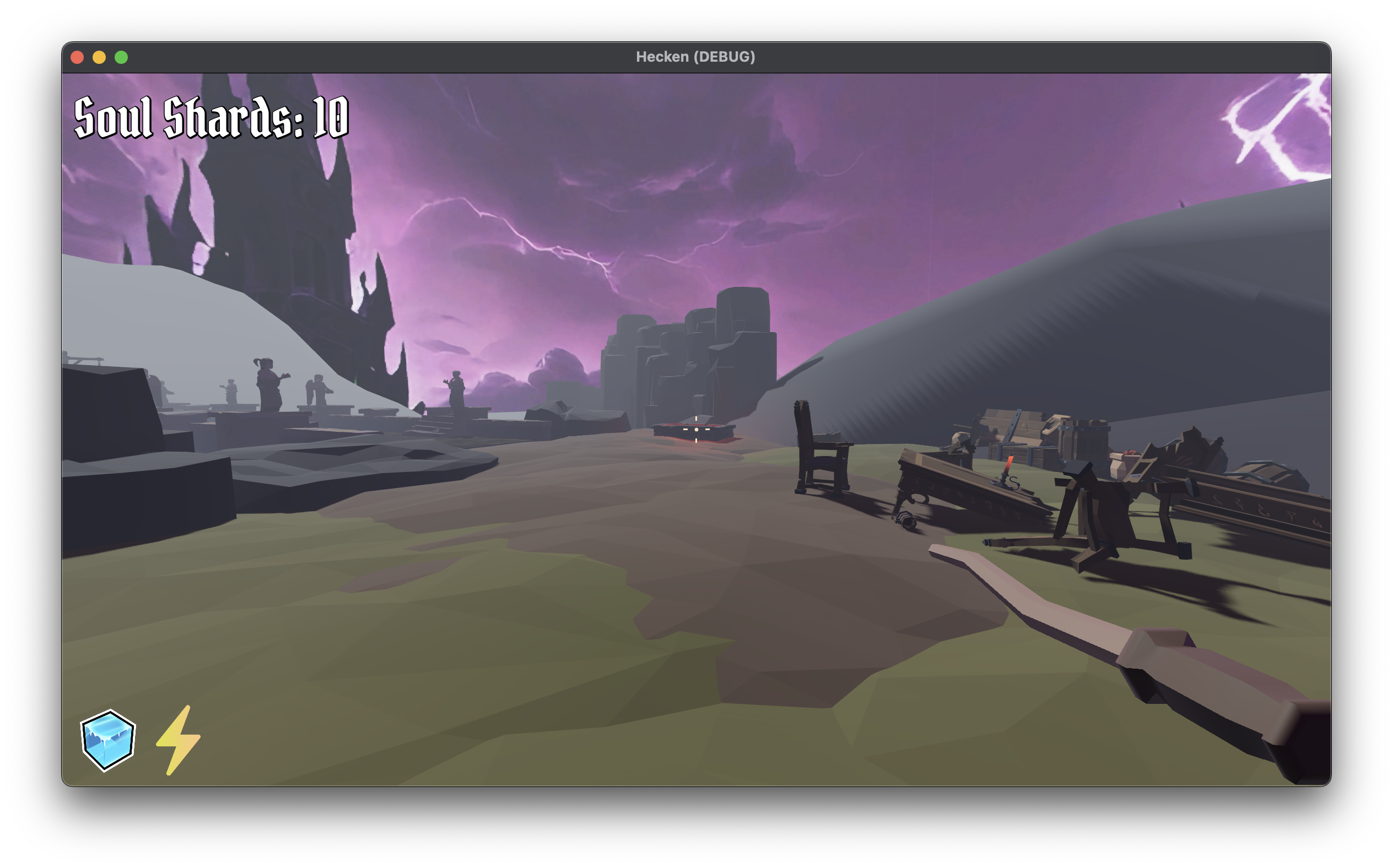
Task: Click the statue with raised arms
Action: coord(267,384)
